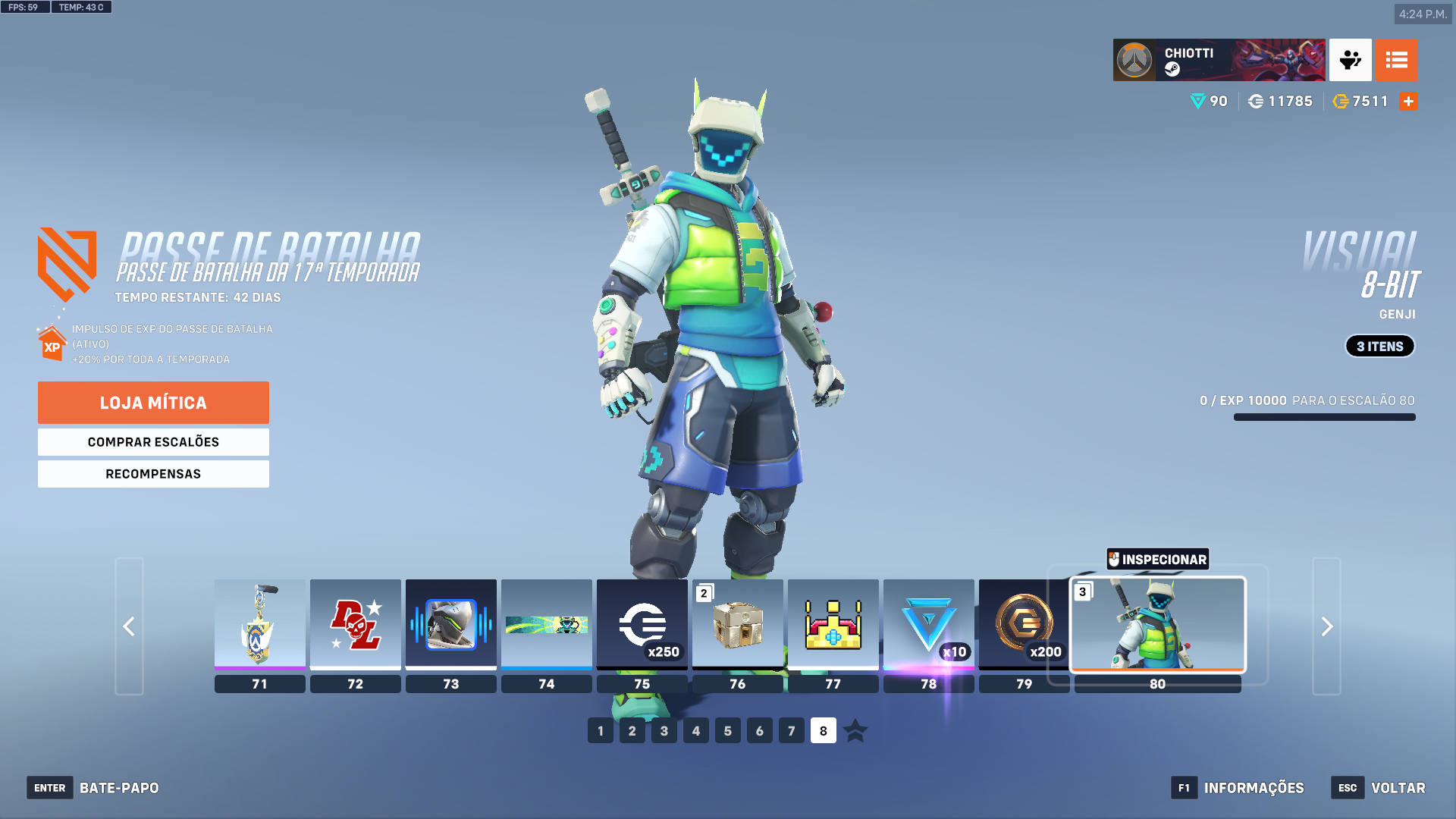1456x819 pixels.
Task: Open the star prestige page
Action: pos(855,731)
